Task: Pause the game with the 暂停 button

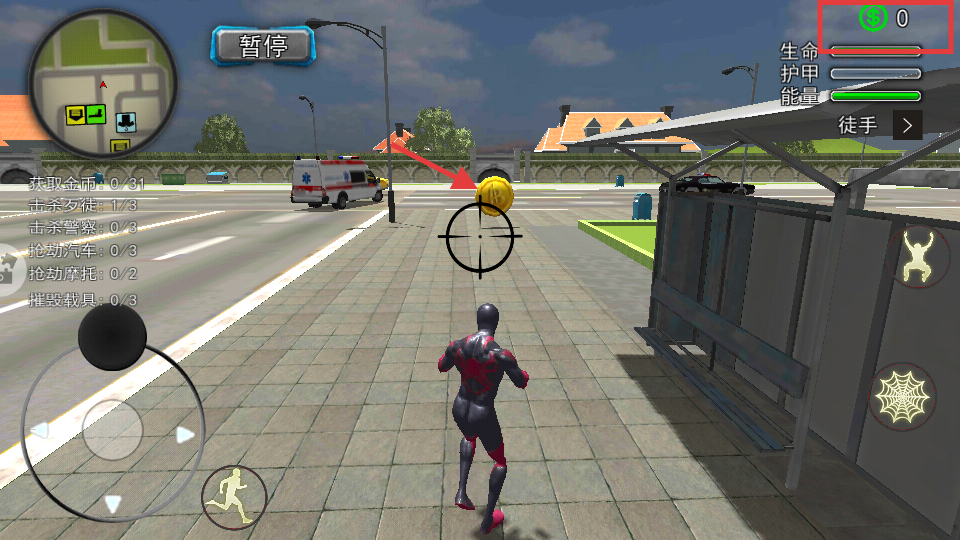Action: [x=263, y=45]
